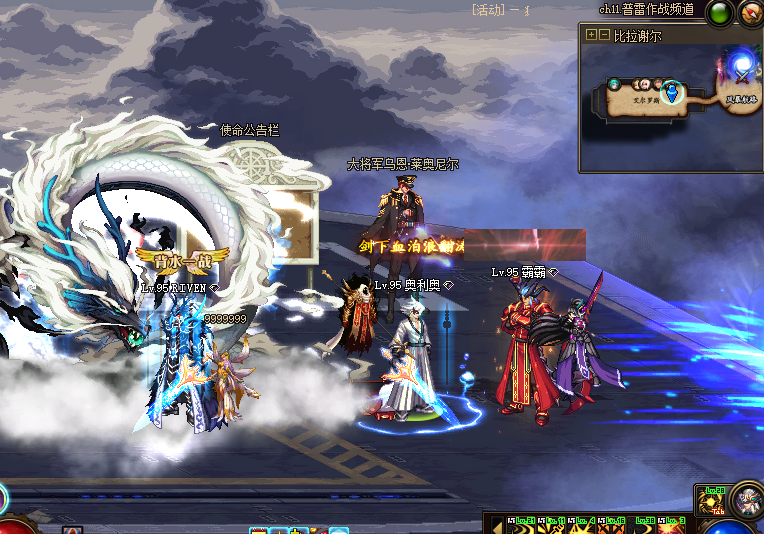The height and width of the screenshot is (534, 764).
Task: Click the left arrow on the skill bar
Action: point(495,525)
